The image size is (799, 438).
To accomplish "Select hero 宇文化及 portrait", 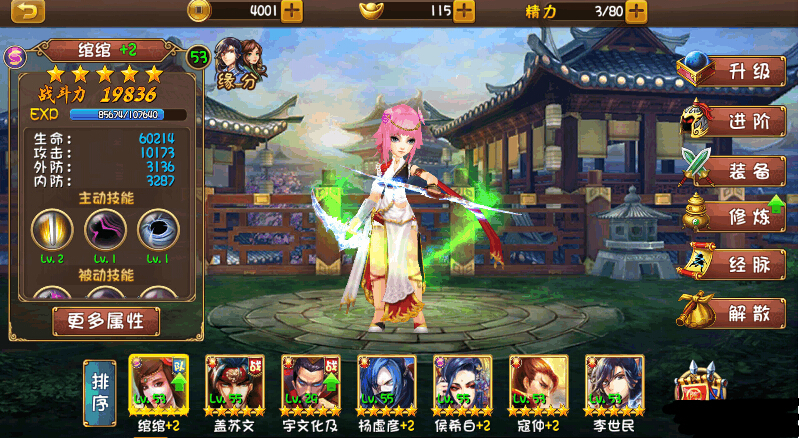I will tap(310, 385).
